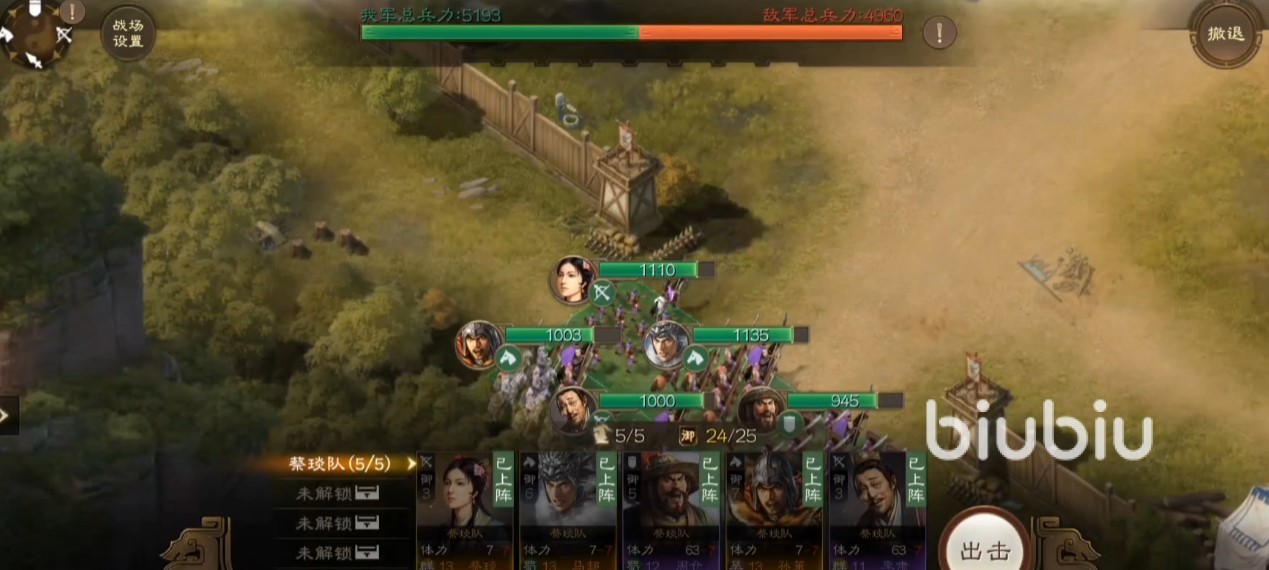Open the 战场设置 battlefield settings
Image resolution: width=1269 pixels, height=570 pixels.
(128, 33)
